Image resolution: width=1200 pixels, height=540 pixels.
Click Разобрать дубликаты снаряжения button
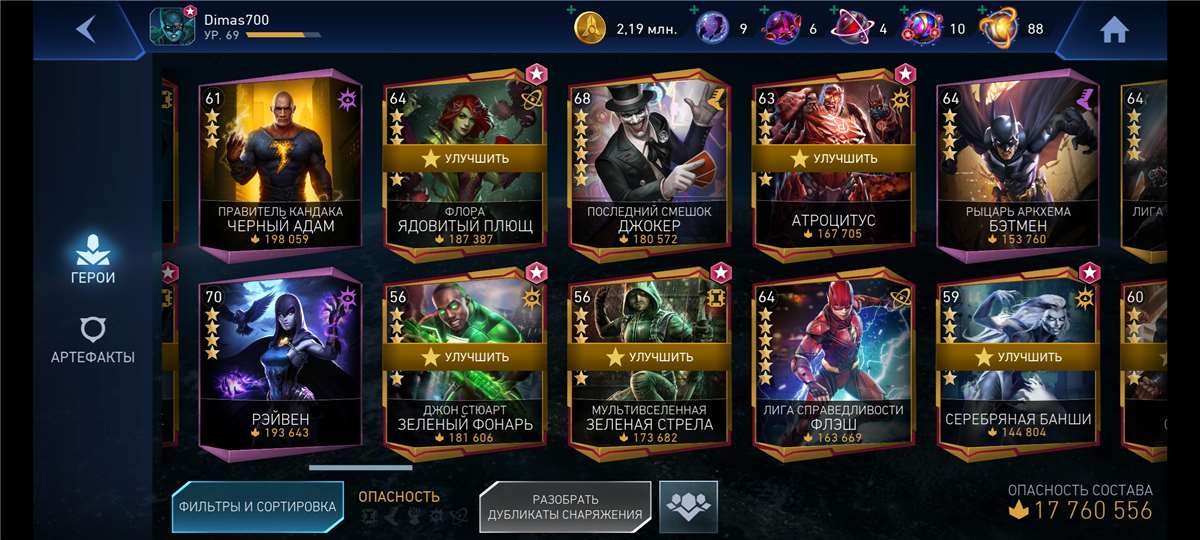point(565,507)
